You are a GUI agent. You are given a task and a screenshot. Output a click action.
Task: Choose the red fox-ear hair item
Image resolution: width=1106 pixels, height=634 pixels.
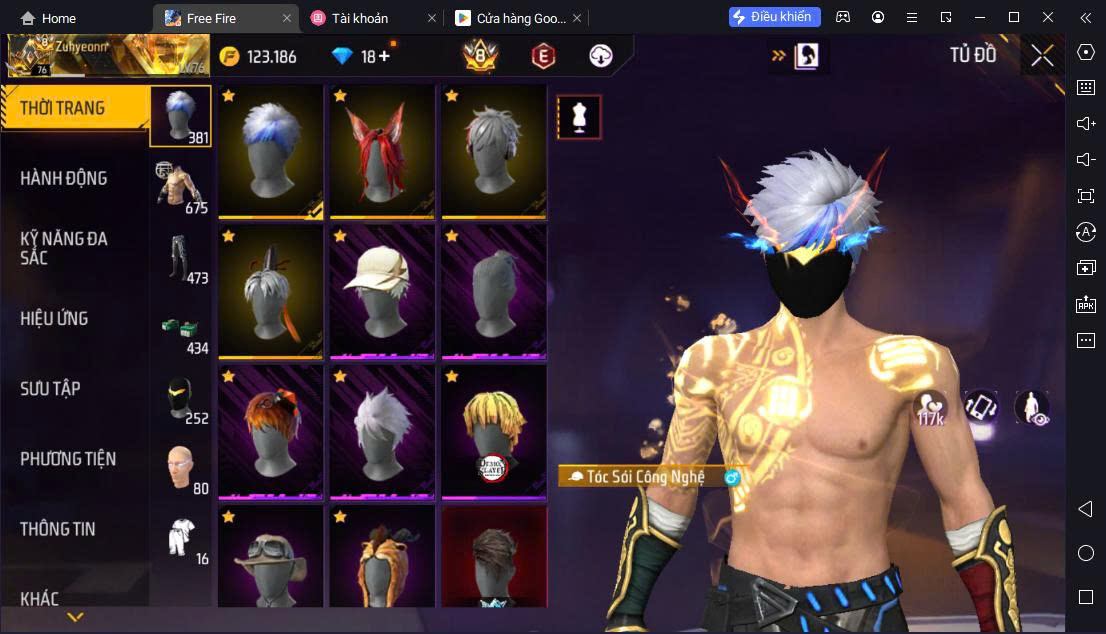point(382,151)
